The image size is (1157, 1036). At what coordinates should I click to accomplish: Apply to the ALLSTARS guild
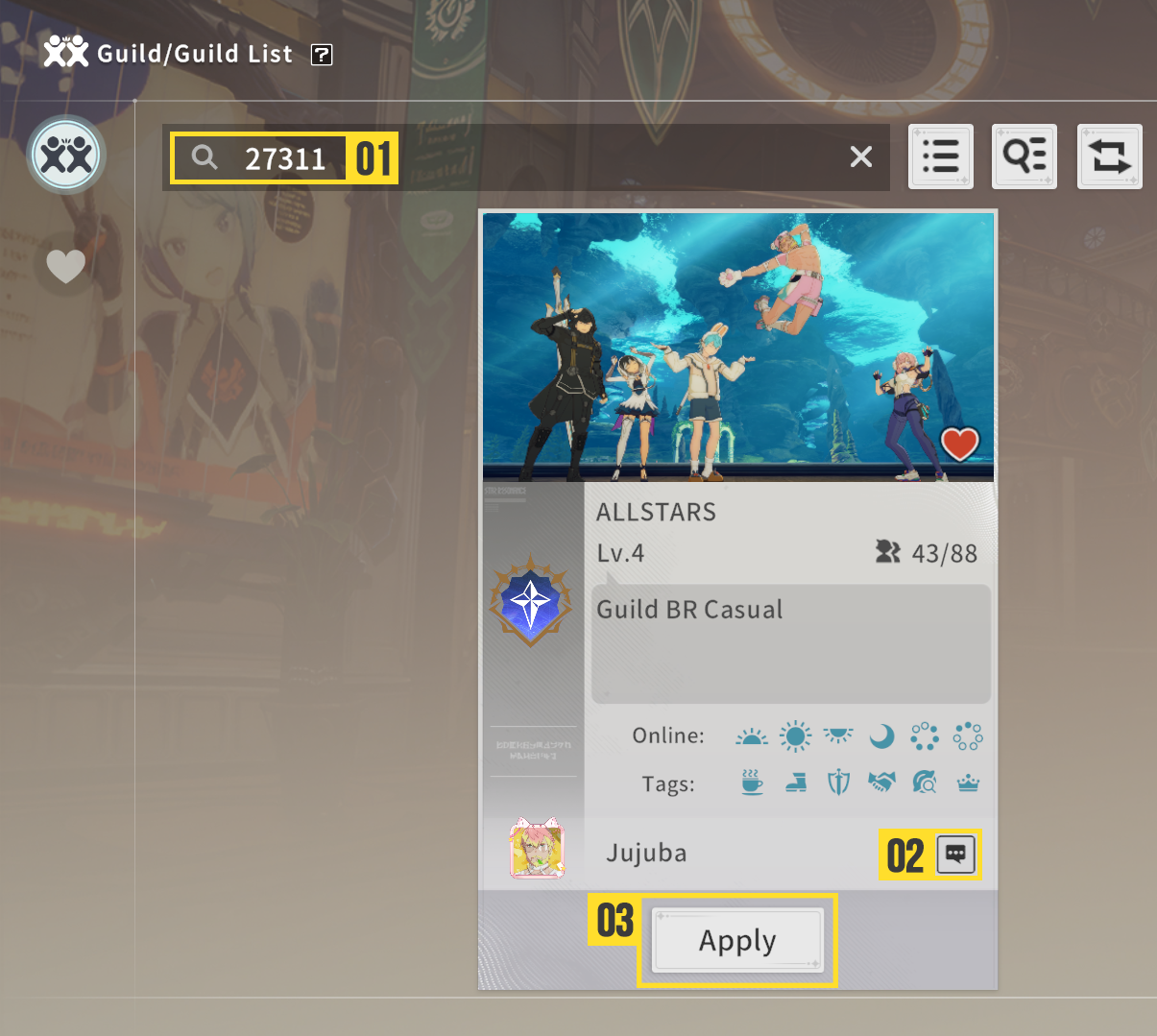(737, 941)
